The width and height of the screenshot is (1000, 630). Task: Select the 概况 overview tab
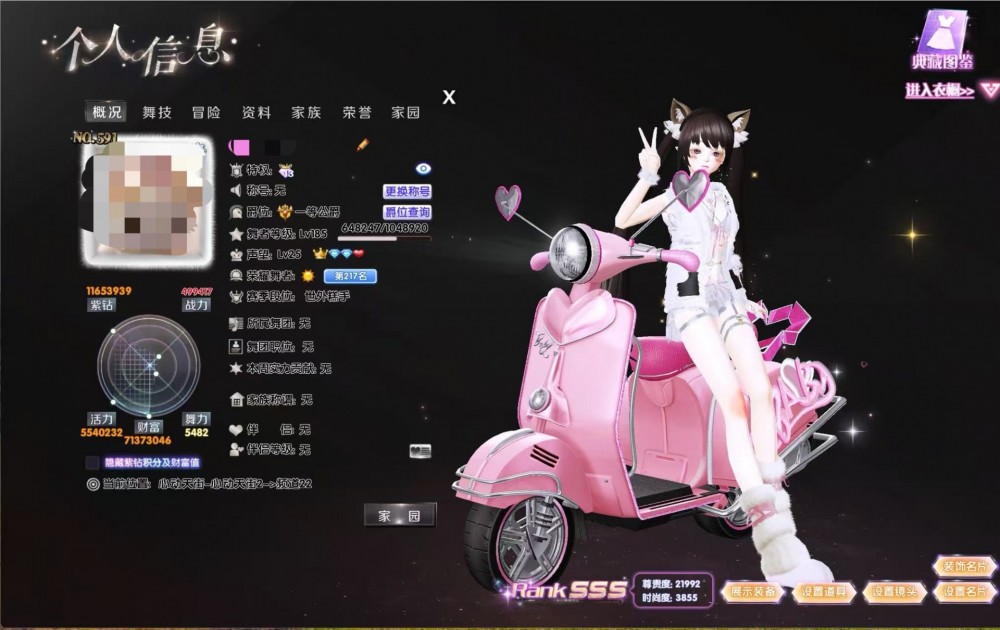pyautogui.click(x=107, y=113)
